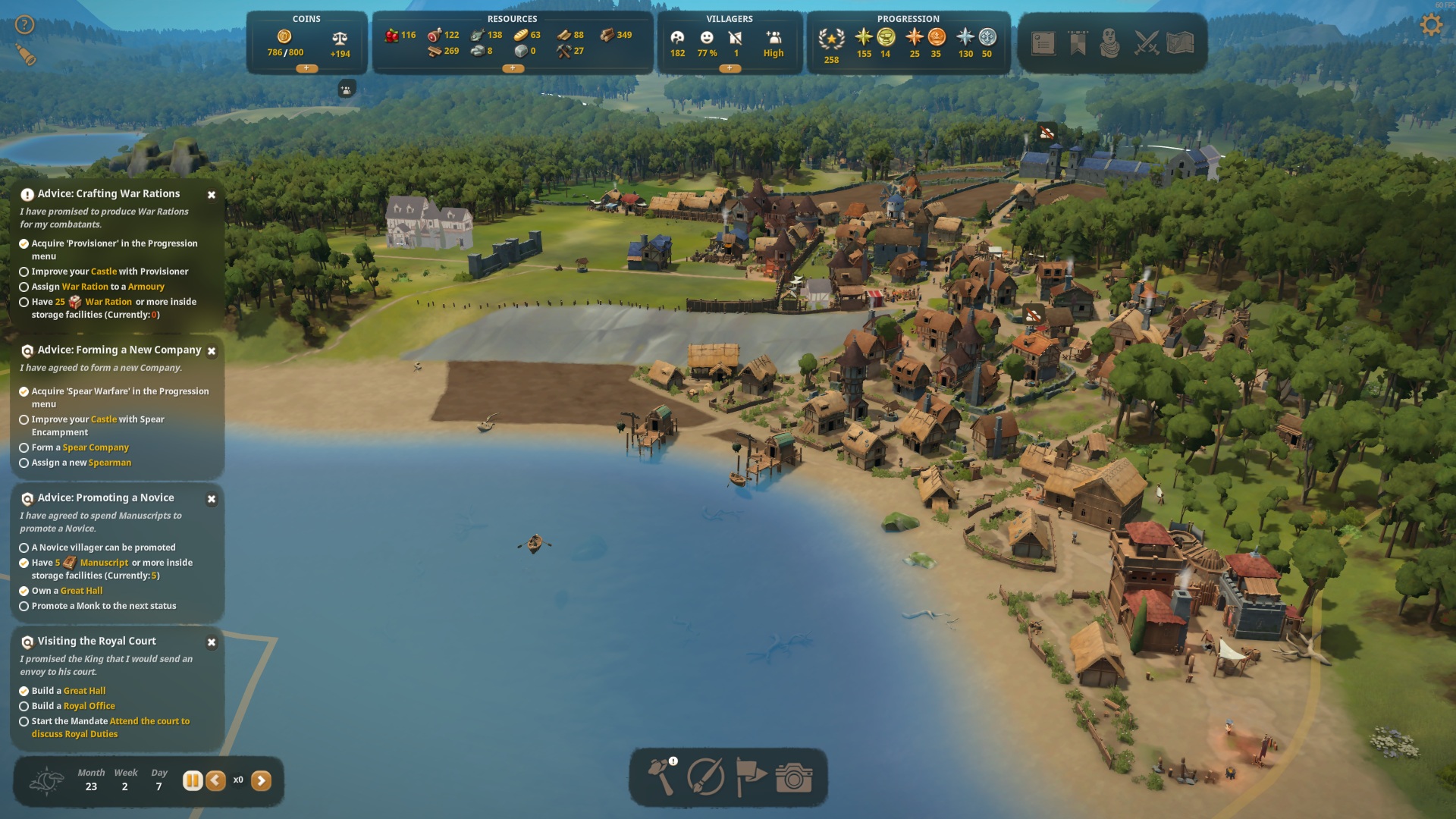Open the heraldry banner menu
Screen dimensions: 1456x819
1078,43
